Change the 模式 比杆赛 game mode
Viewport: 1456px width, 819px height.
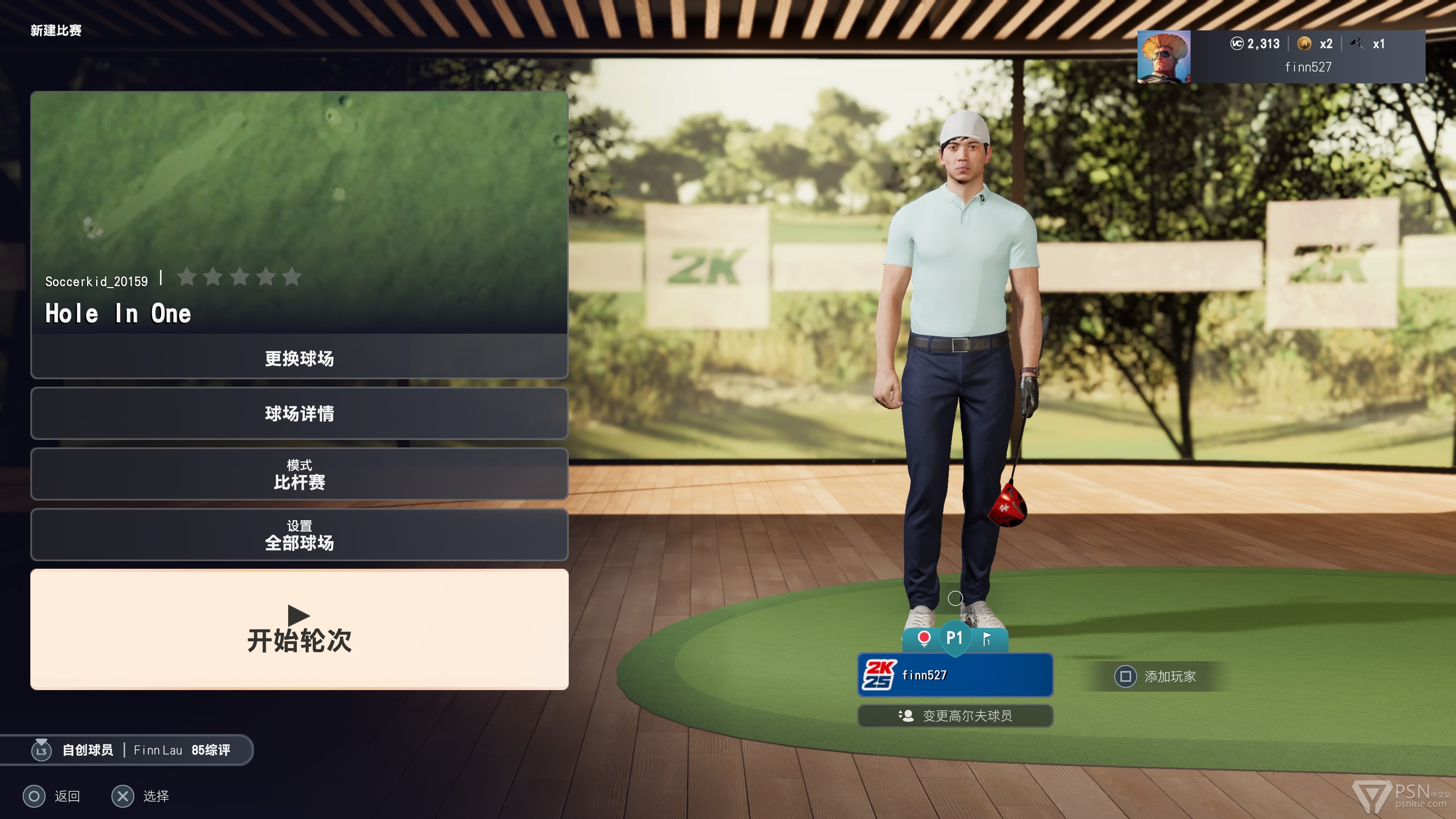point(299,474)
